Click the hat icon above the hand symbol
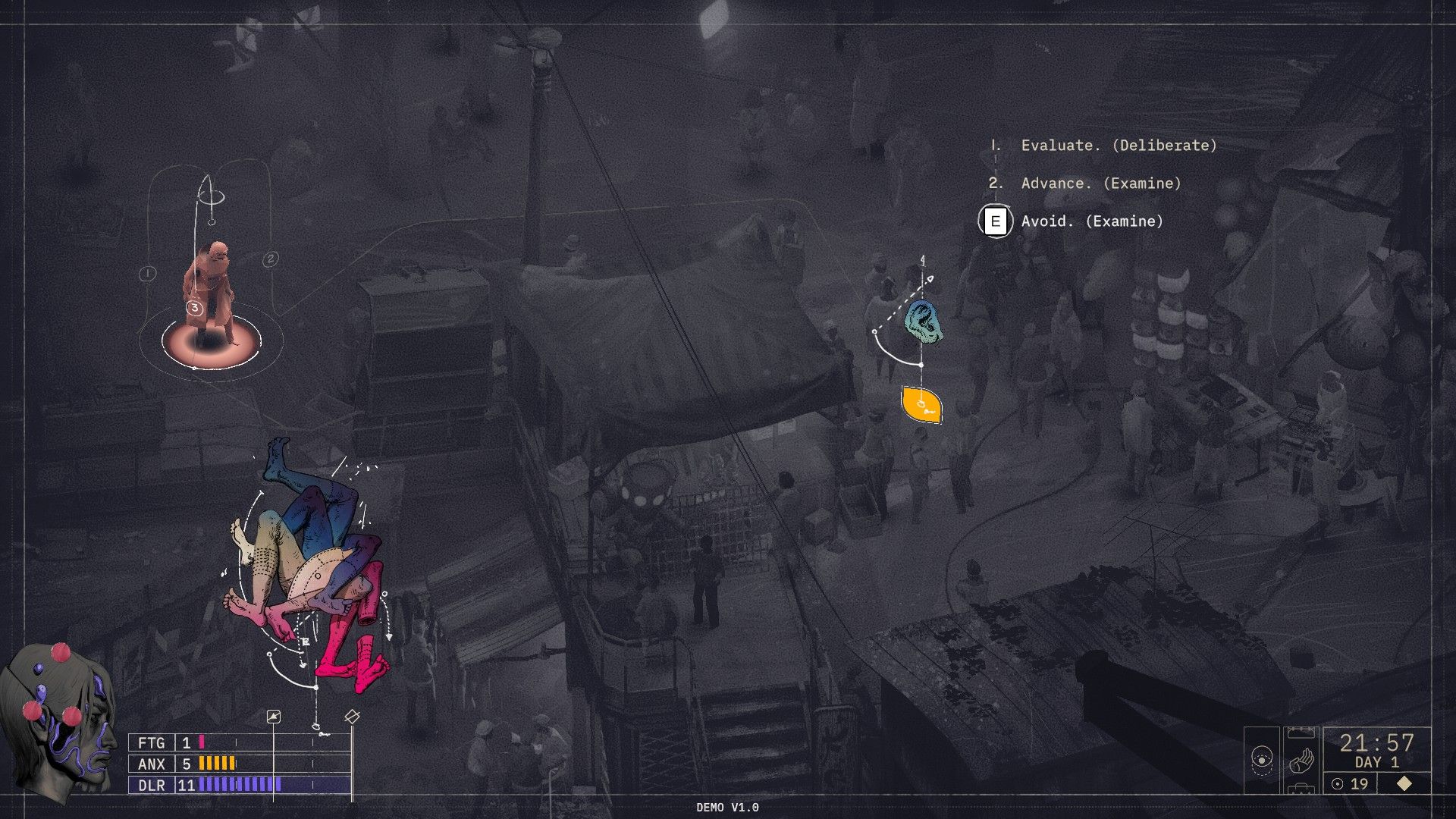Screen dimensions: 1456x819 coord(1301,733)
